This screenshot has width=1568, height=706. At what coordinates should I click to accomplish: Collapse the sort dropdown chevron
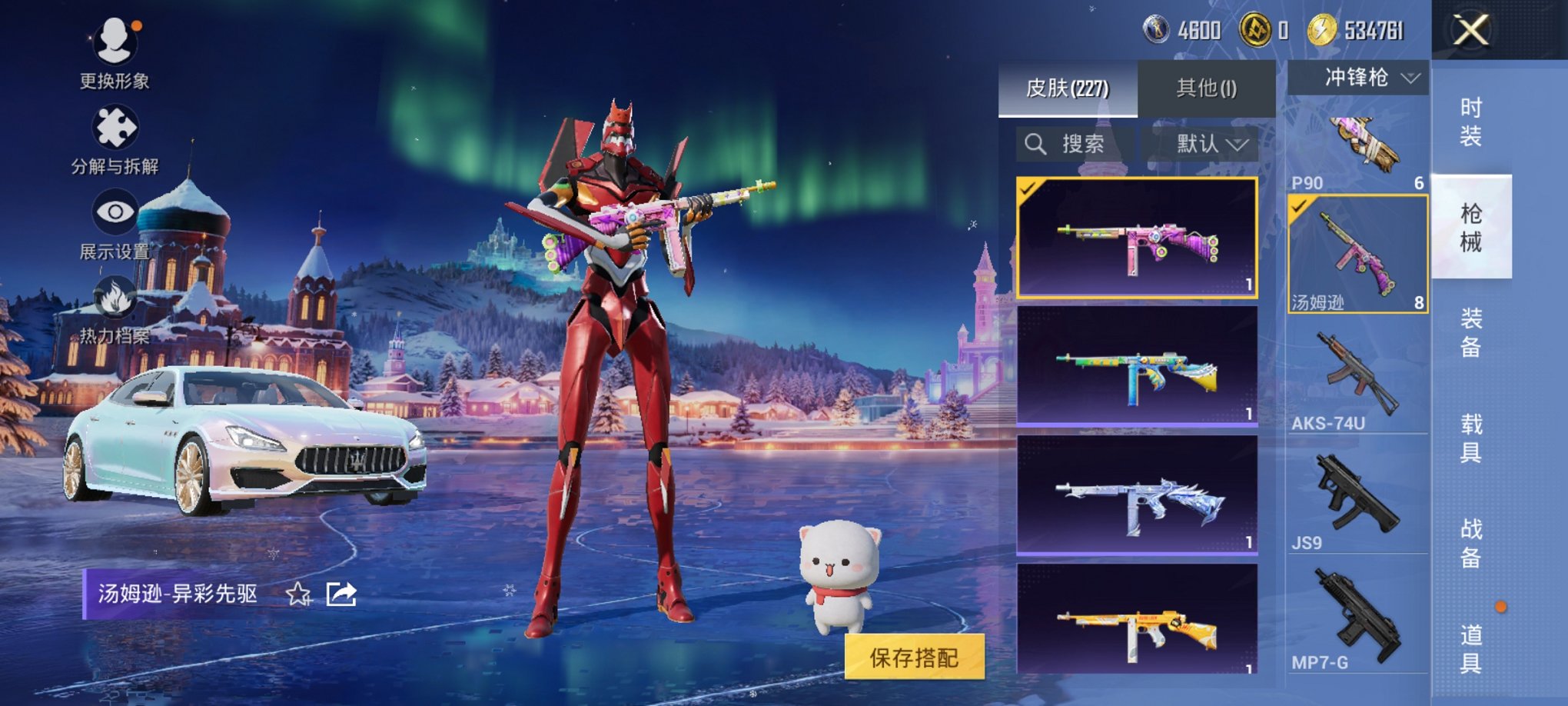point(1237,145)
